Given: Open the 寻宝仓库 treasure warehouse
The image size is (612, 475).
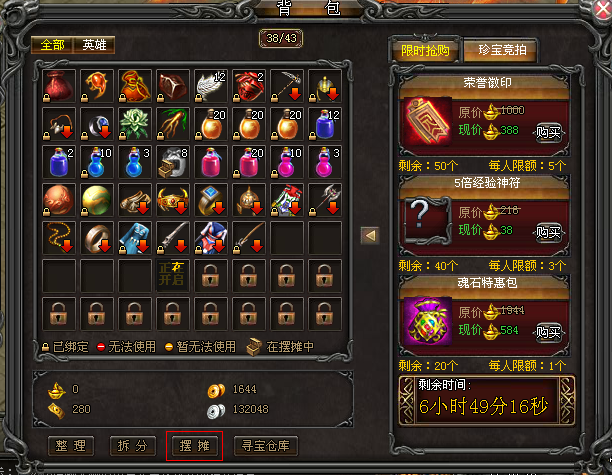Looking at the screenshot, I should [265, 445].
